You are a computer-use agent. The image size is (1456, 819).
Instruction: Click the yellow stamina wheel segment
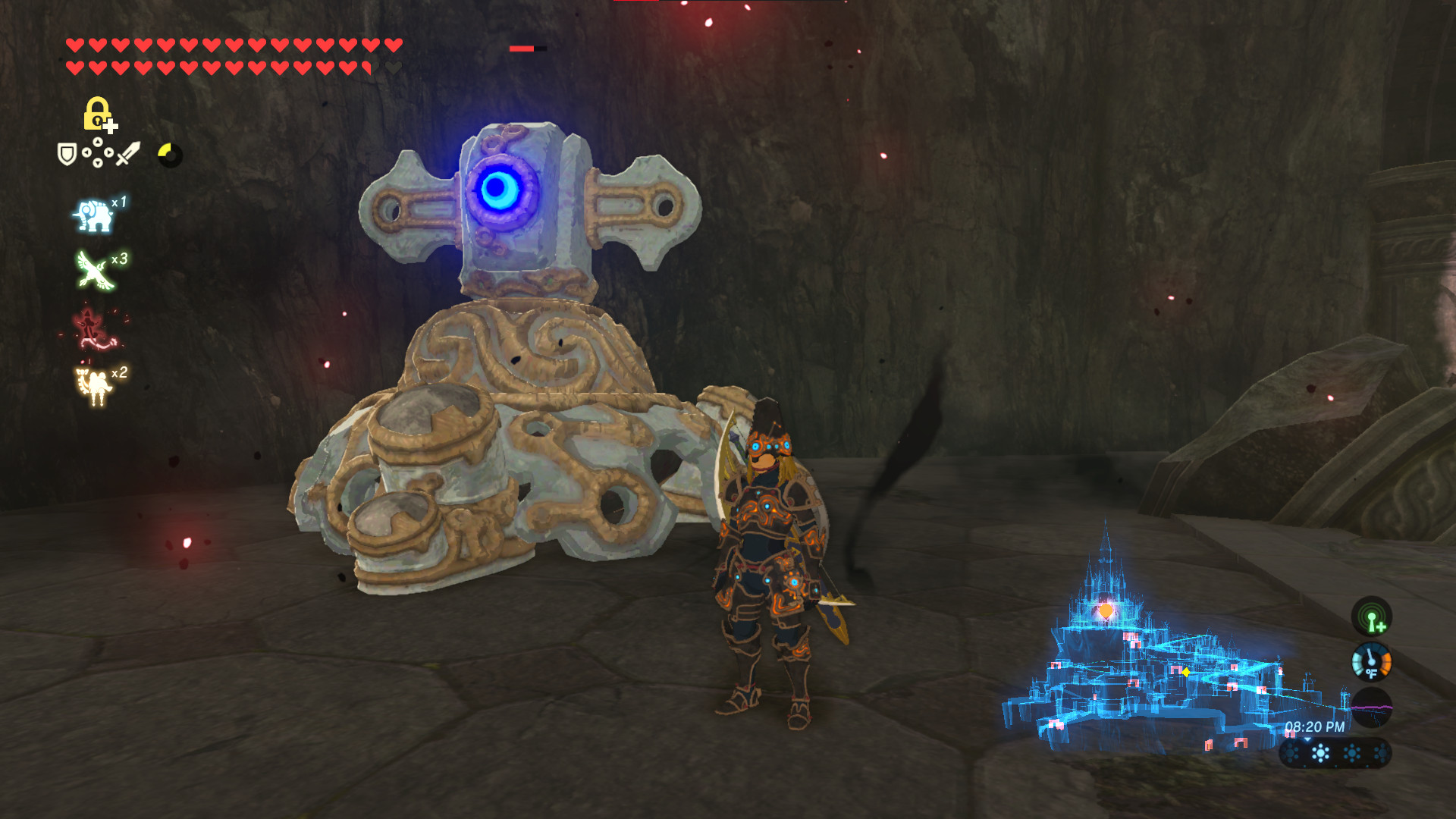pos(165,149)
